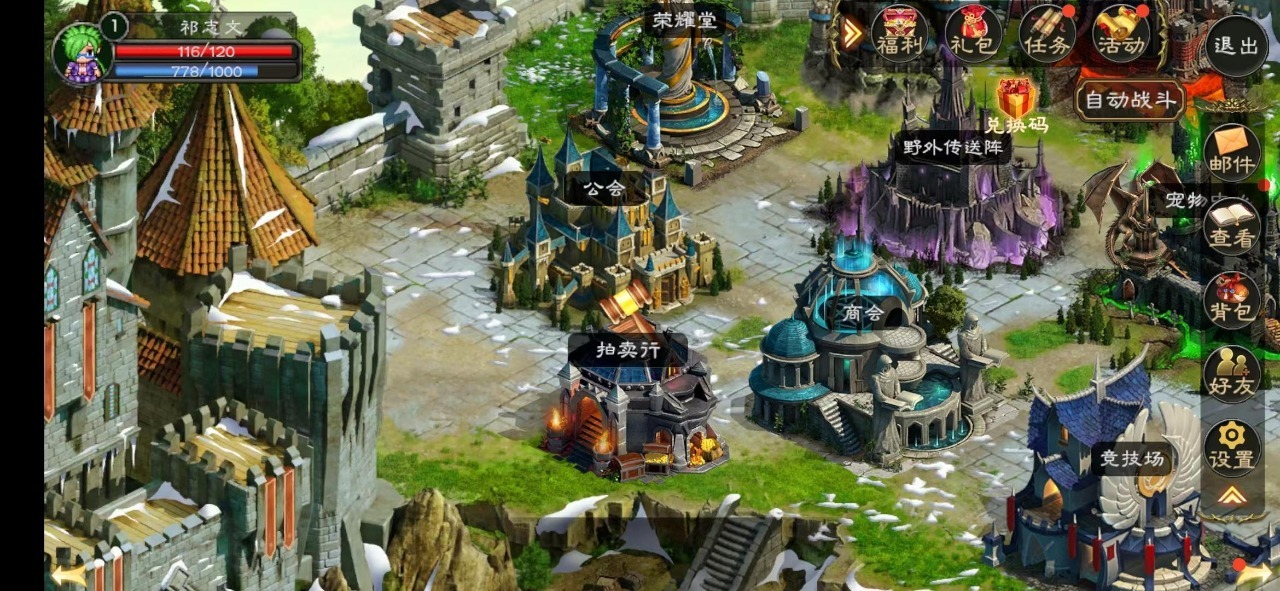Screen dimensions: 1280x591
Task: Open the 福利 welfare menu
Action: tap(899, 34)
